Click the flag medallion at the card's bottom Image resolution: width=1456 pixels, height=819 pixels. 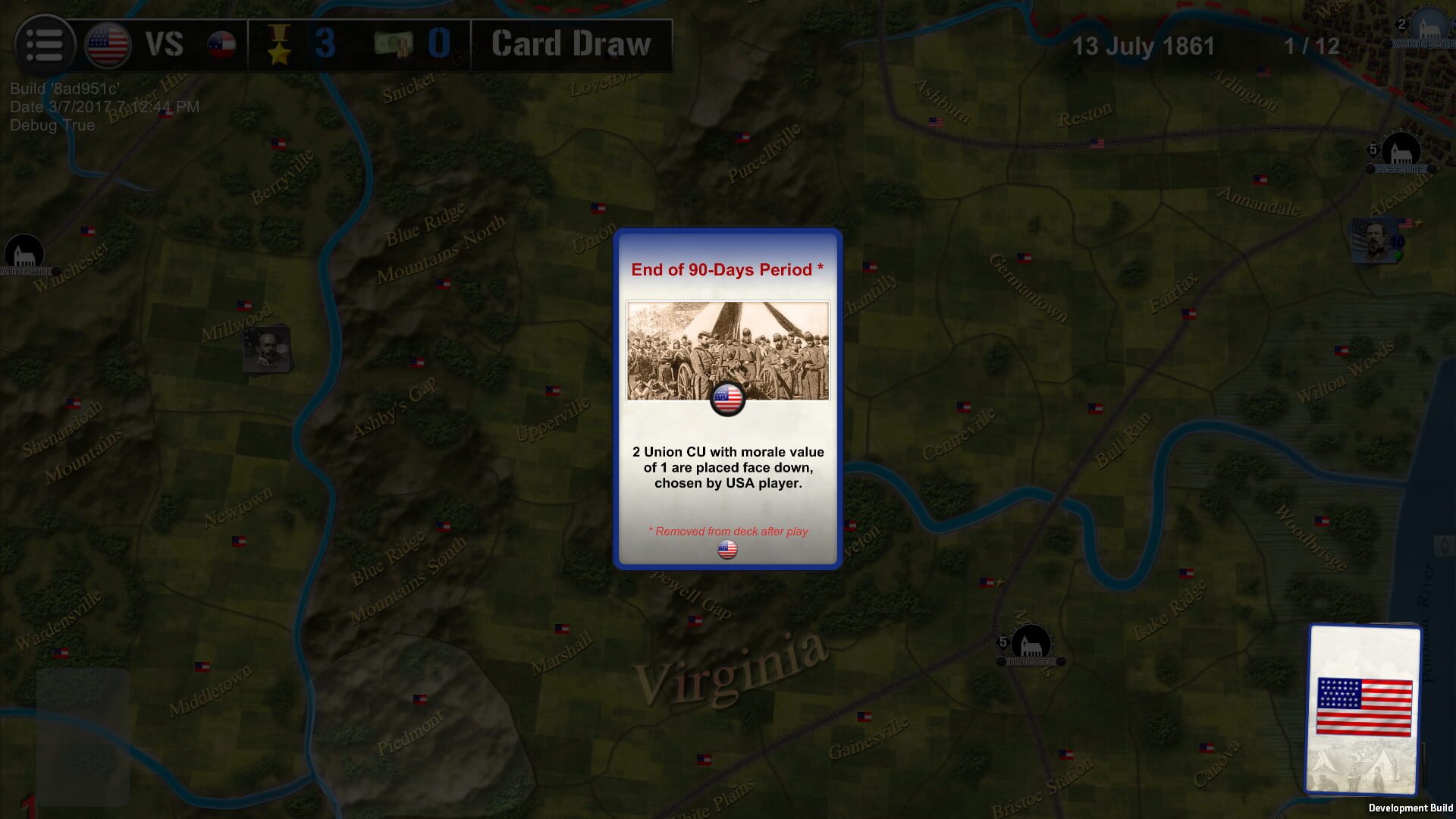[x=727, y=551]
